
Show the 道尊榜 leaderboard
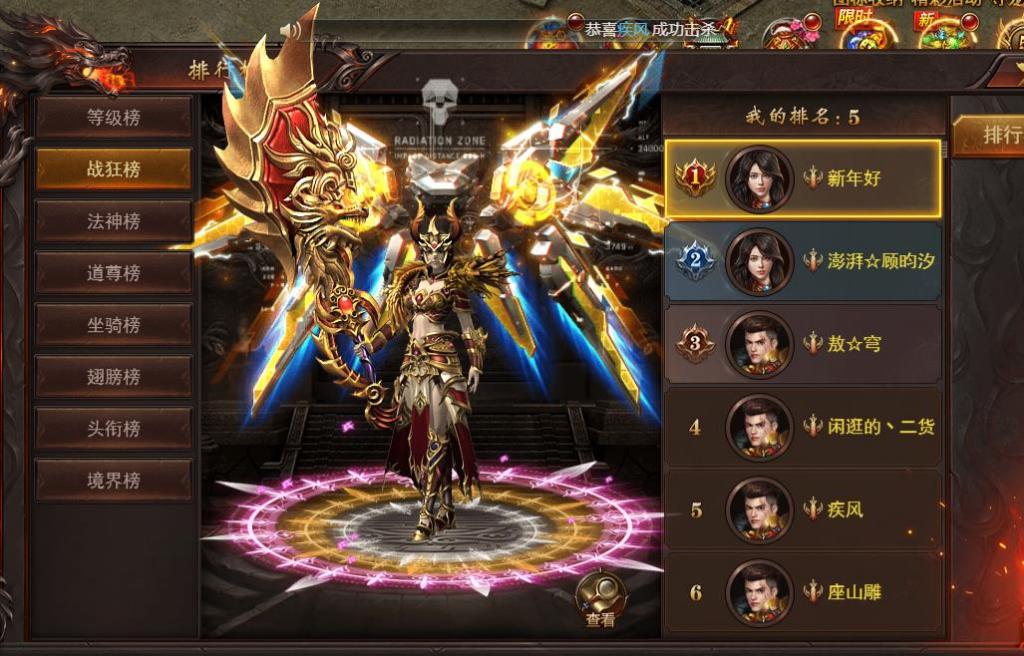coord(113,273)
